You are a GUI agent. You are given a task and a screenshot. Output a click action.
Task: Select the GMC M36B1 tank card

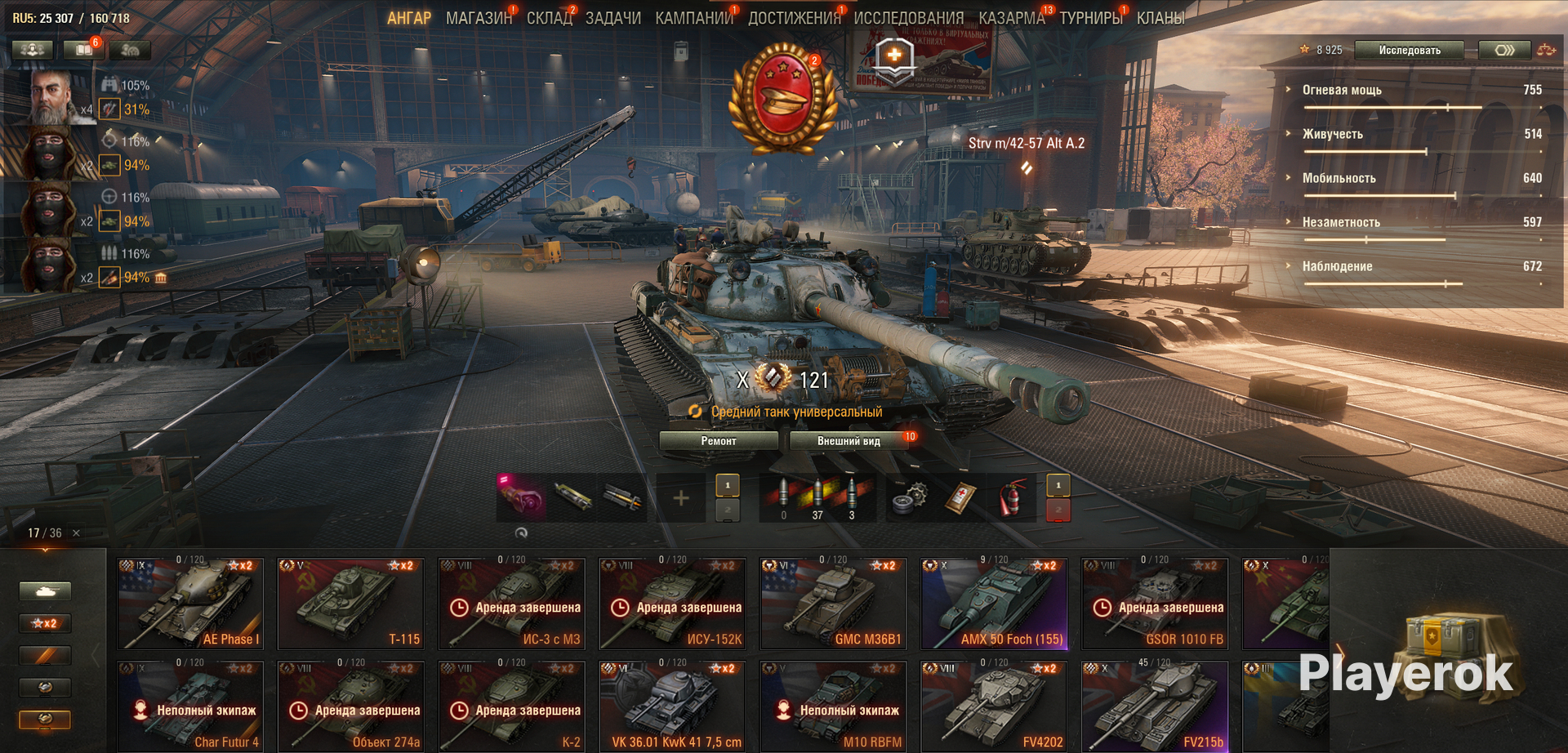click(833, 604)
